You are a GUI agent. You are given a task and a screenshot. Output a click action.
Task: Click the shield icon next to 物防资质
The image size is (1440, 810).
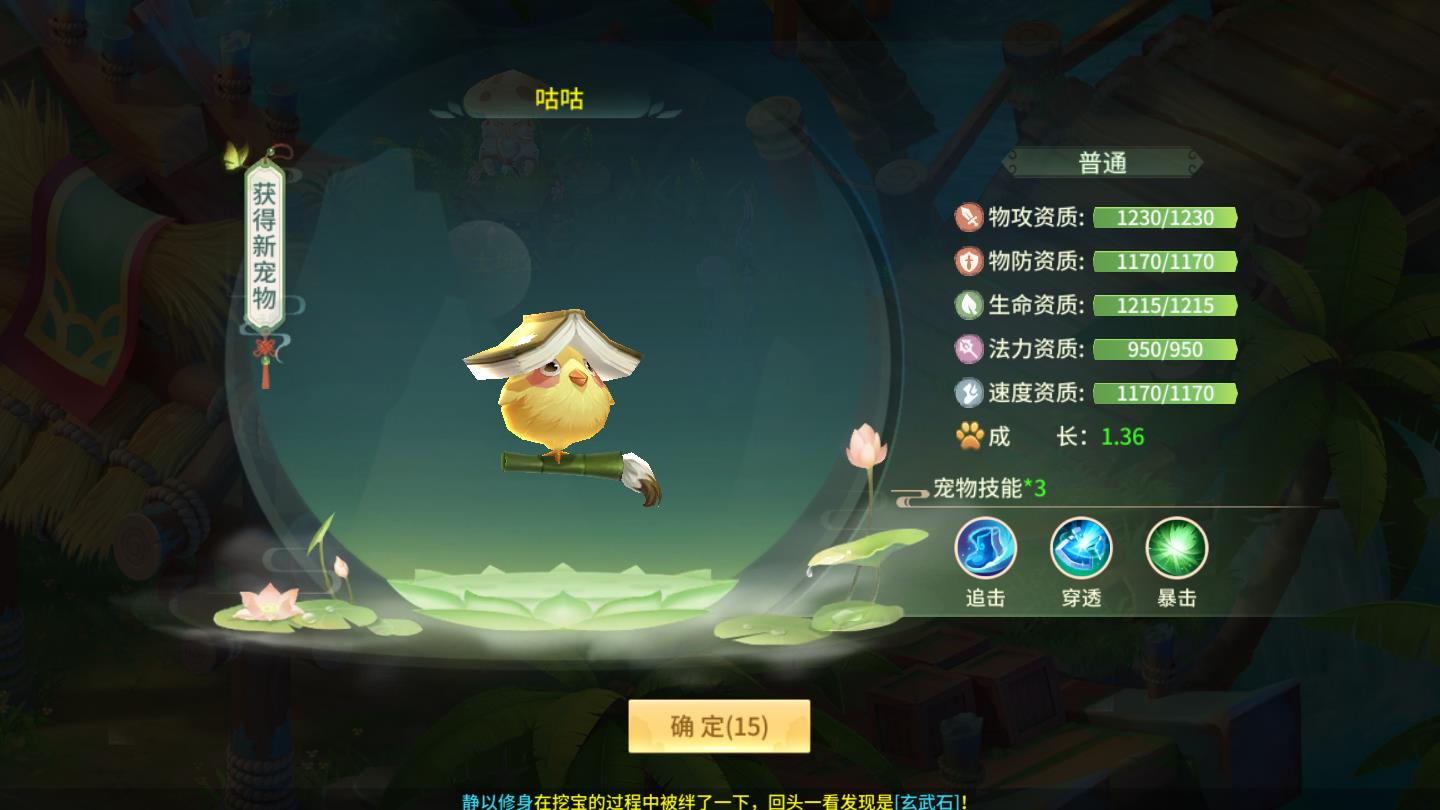(968, 262)
